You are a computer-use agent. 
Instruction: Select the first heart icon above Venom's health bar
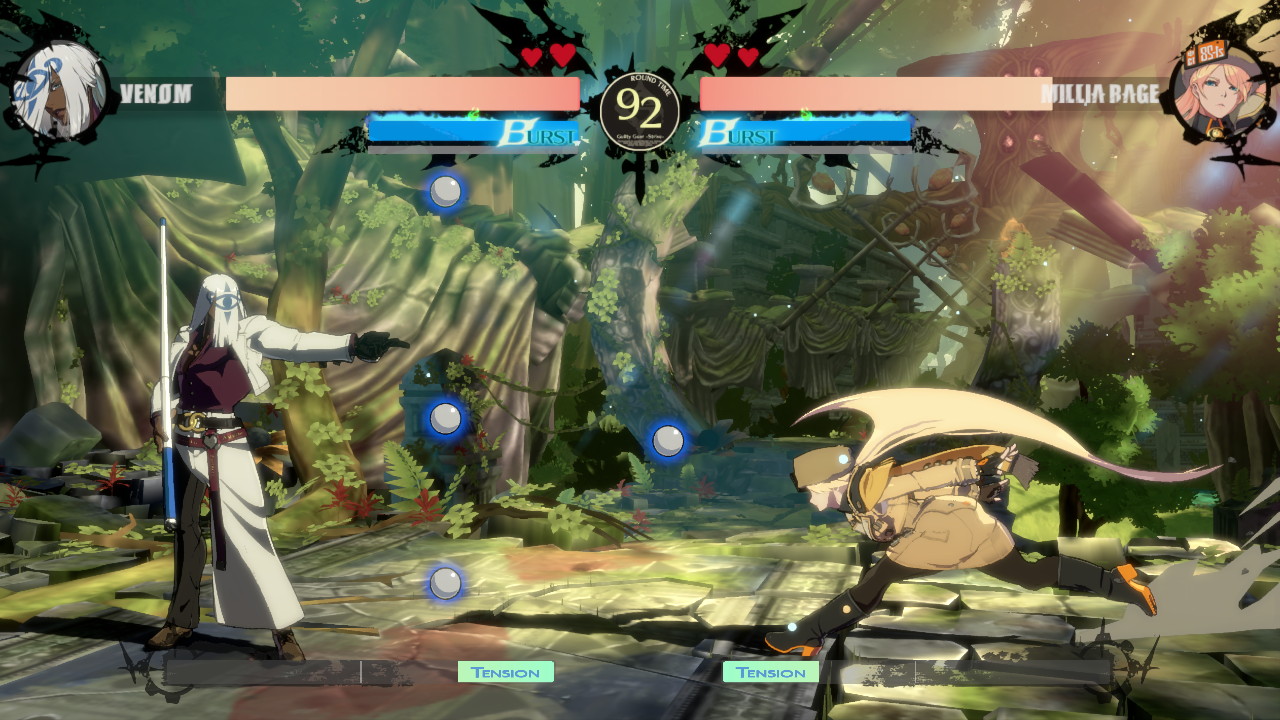coord(531,58)
